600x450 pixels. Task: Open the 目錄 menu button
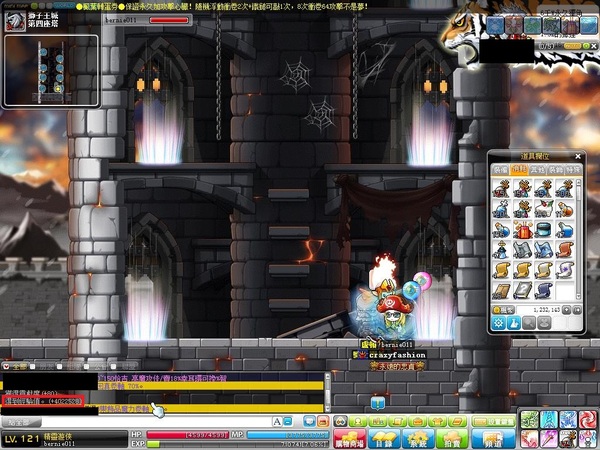click(x=383, y=439)
